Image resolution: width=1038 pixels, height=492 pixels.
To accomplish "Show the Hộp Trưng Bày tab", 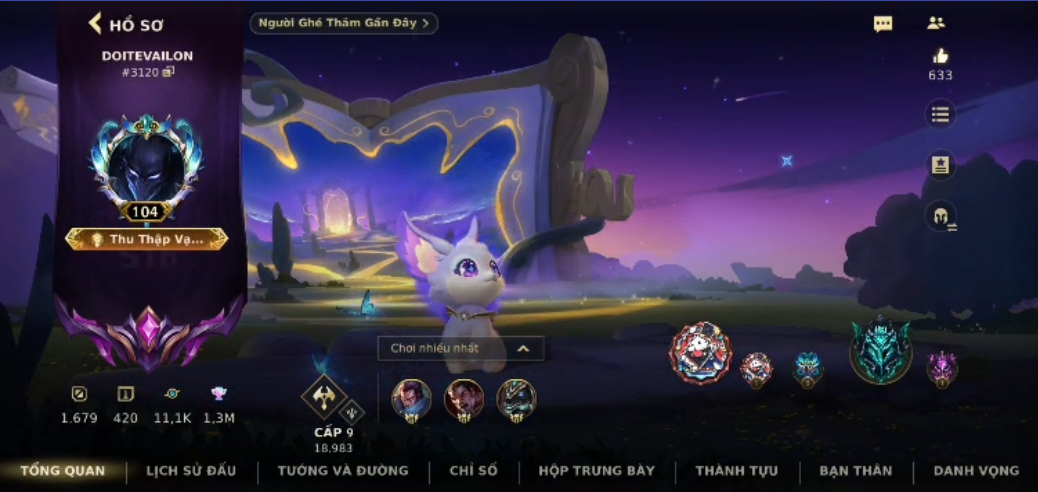I will (596, 470).
